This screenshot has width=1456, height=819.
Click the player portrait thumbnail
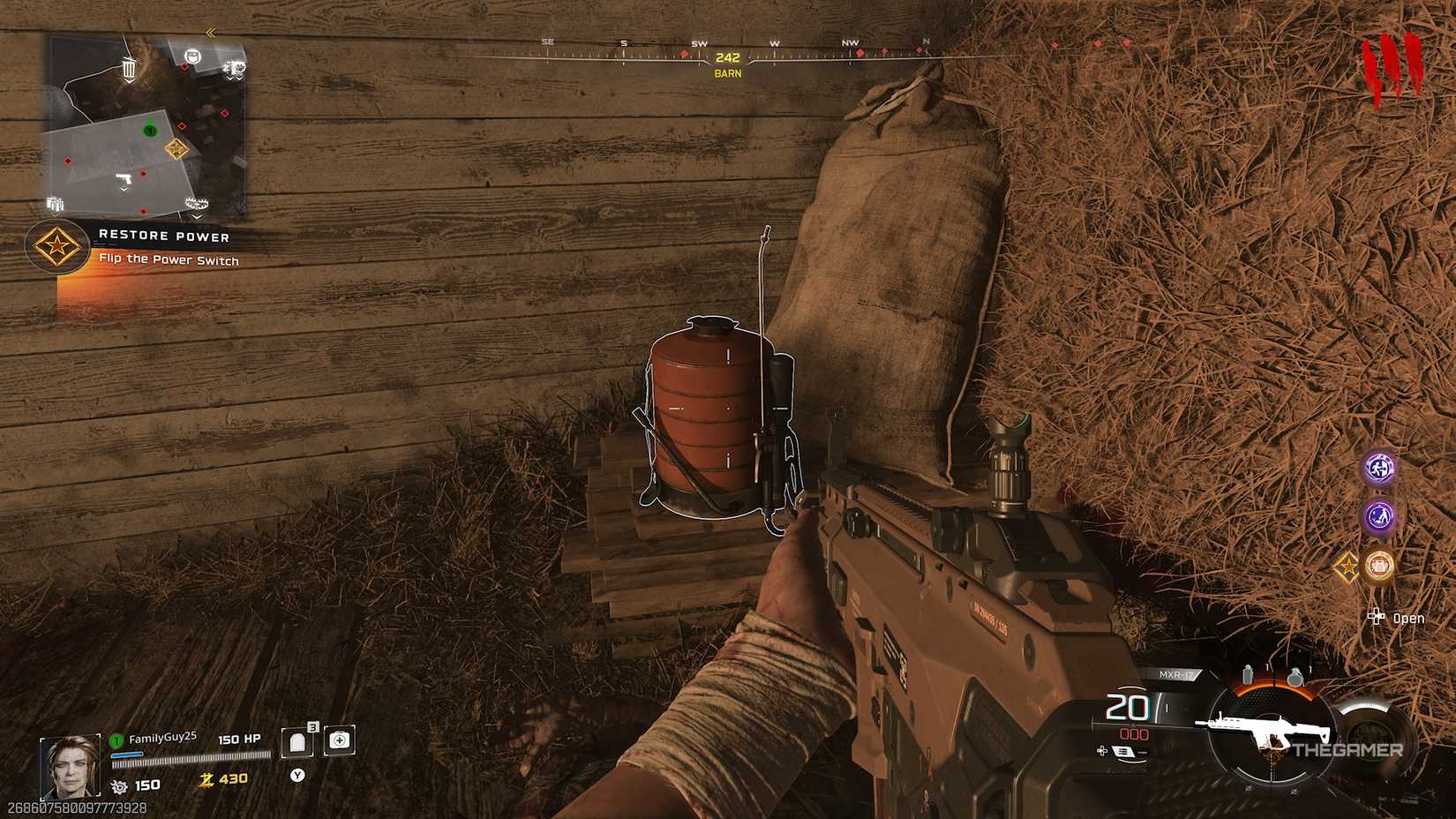[70, 764]
